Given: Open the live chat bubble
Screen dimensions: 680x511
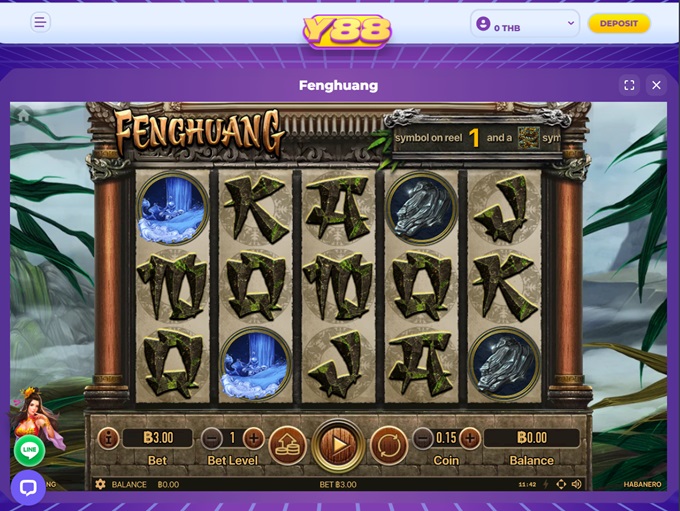Looking at the screenshot, I should 28,487.
